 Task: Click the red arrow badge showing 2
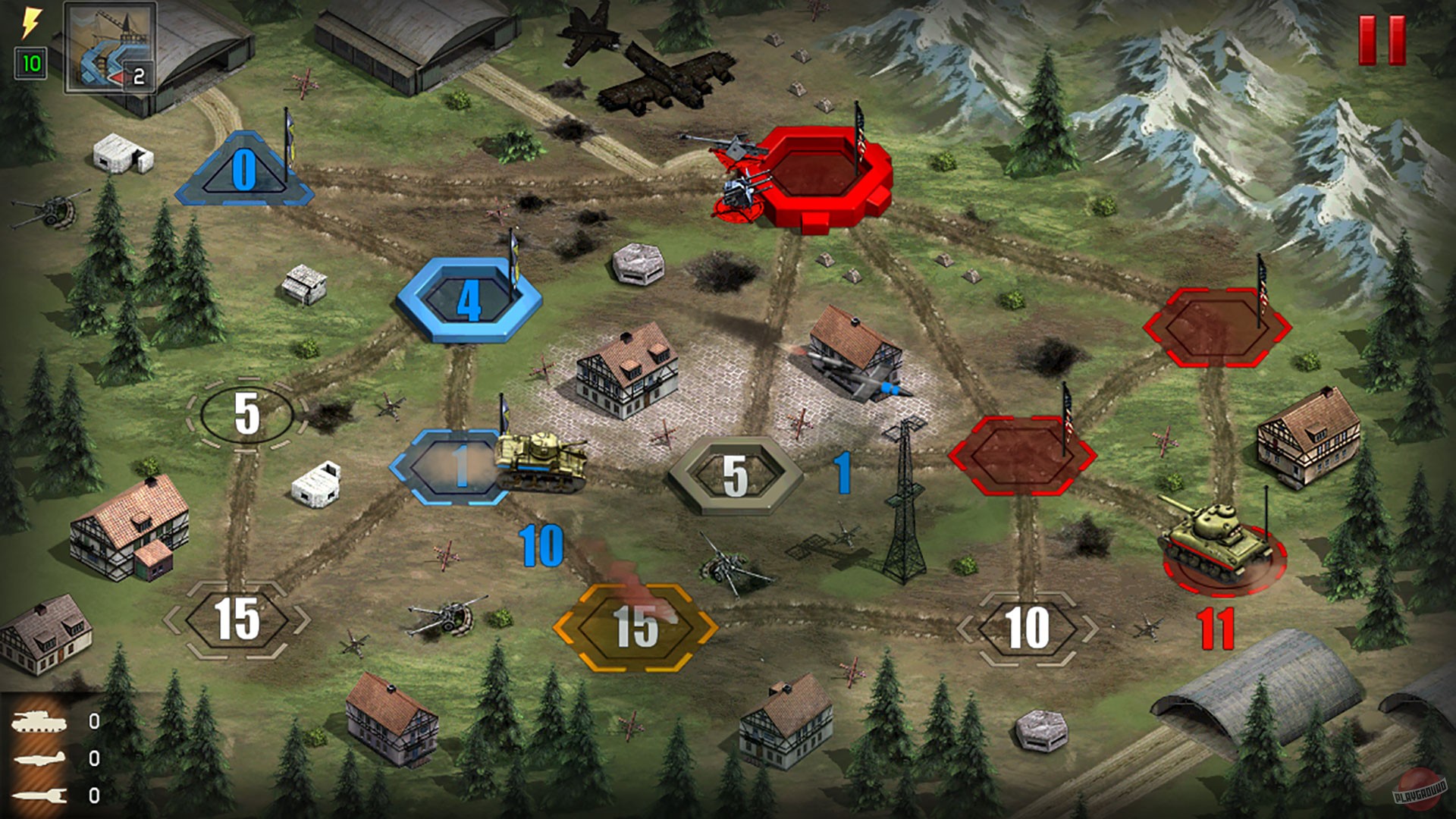pyautogui.click(x=137, y=75)
